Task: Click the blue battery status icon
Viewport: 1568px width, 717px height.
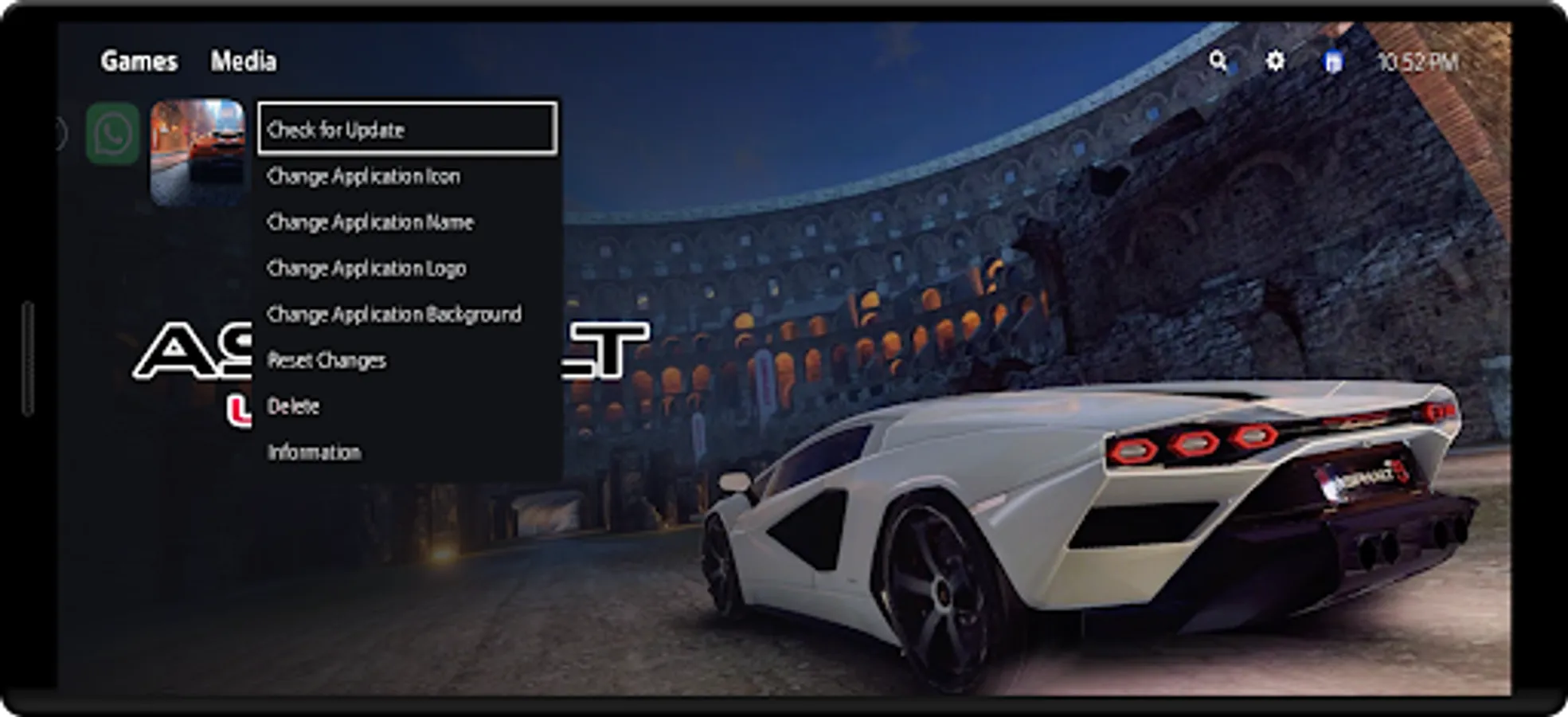Action: [1334, 61]
